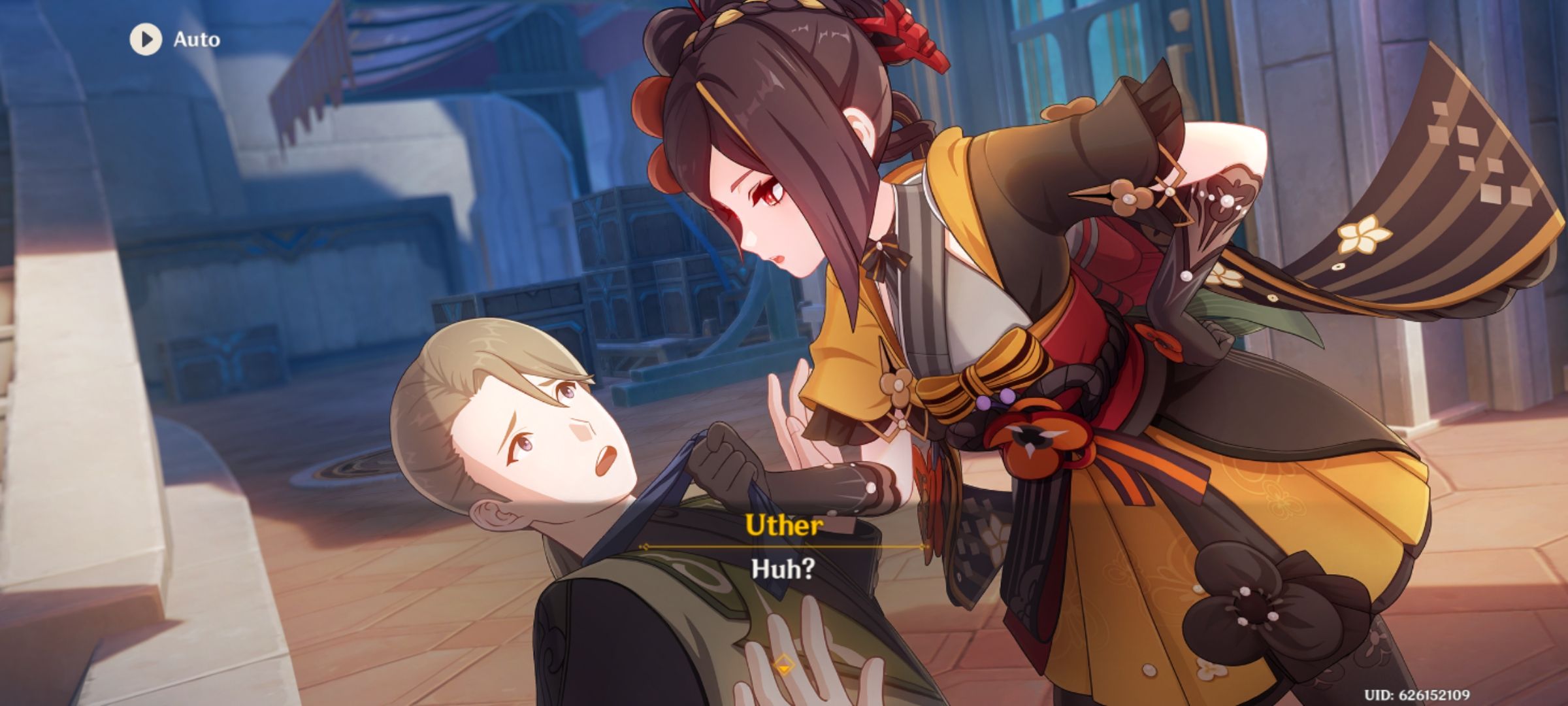This screenshot has width=1568, height=706.
Task: Click the Auto text label
Action: (195, 39)
